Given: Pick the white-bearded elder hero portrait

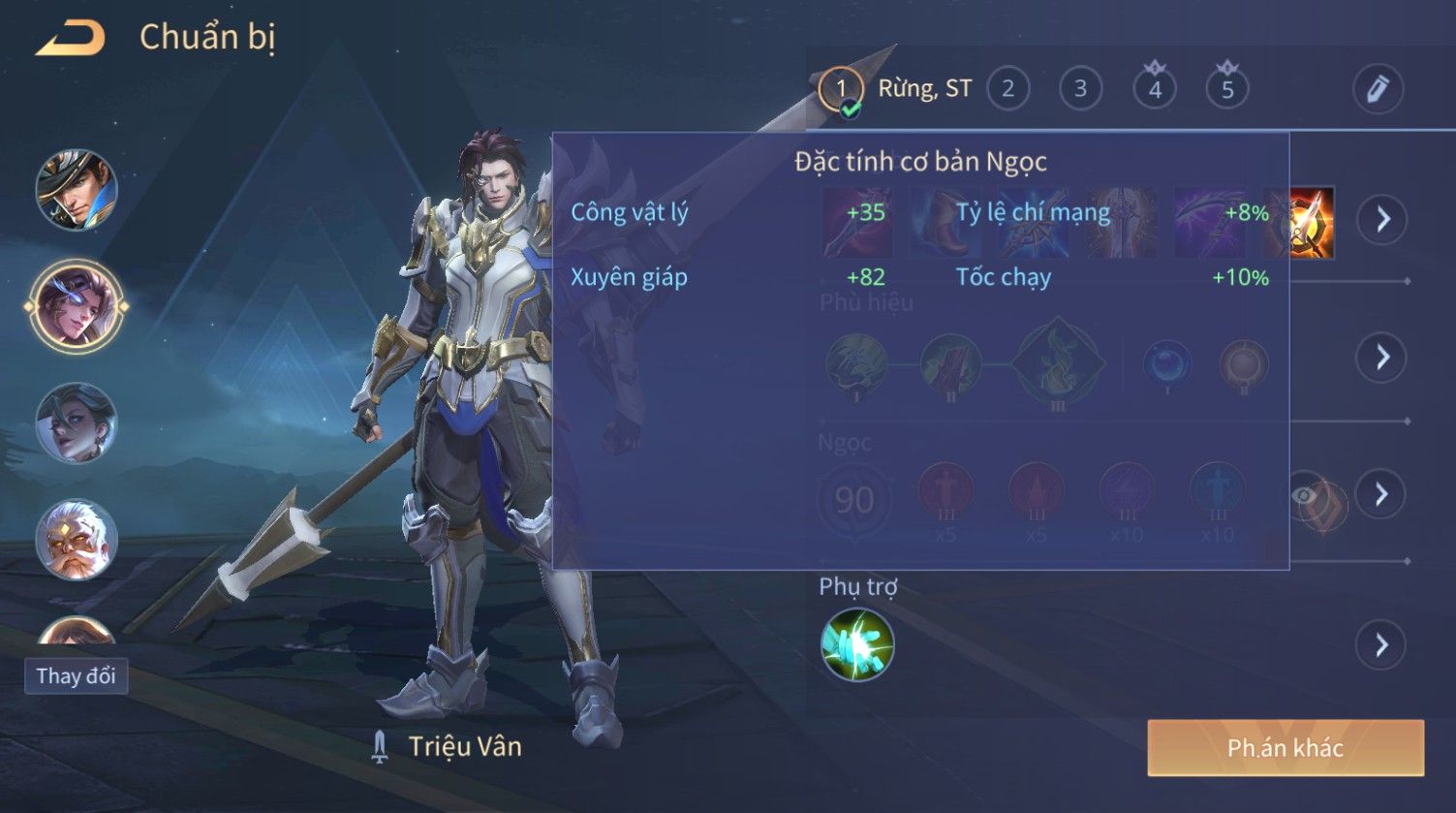Looking at the screenshot, I should pos(77,540).
